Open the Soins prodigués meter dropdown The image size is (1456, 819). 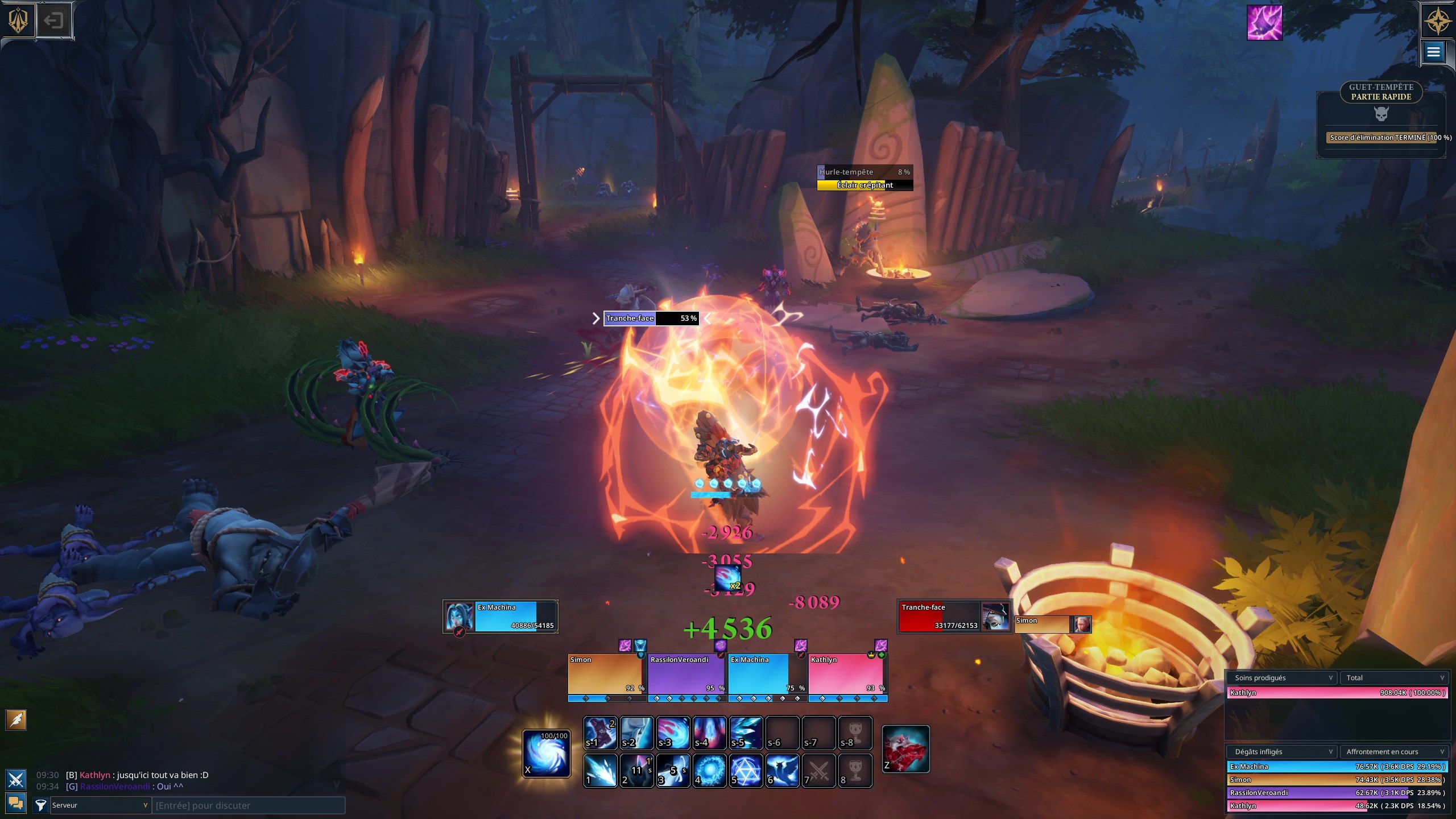(1283, 678)
